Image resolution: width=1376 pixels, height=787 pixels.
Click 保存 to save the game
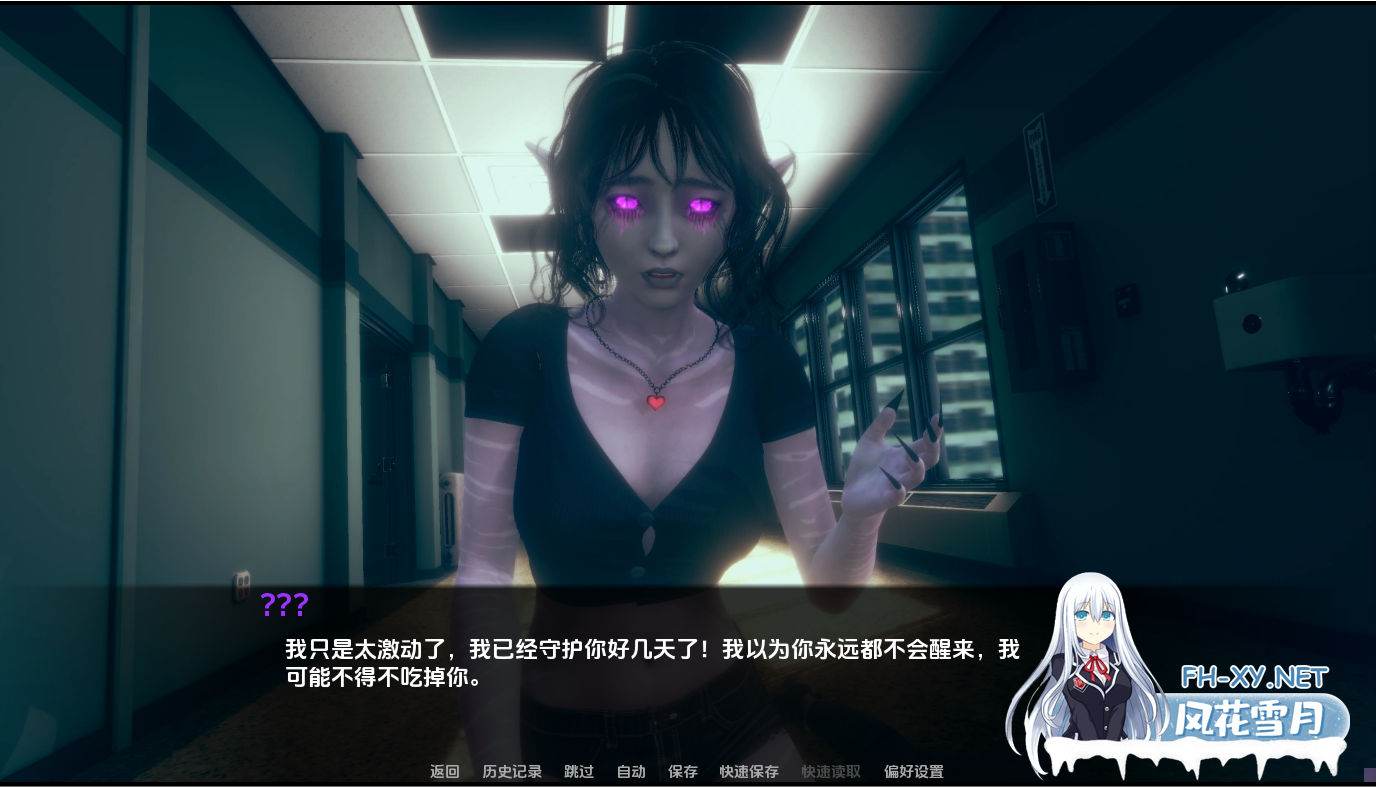[x=682, y=771]
